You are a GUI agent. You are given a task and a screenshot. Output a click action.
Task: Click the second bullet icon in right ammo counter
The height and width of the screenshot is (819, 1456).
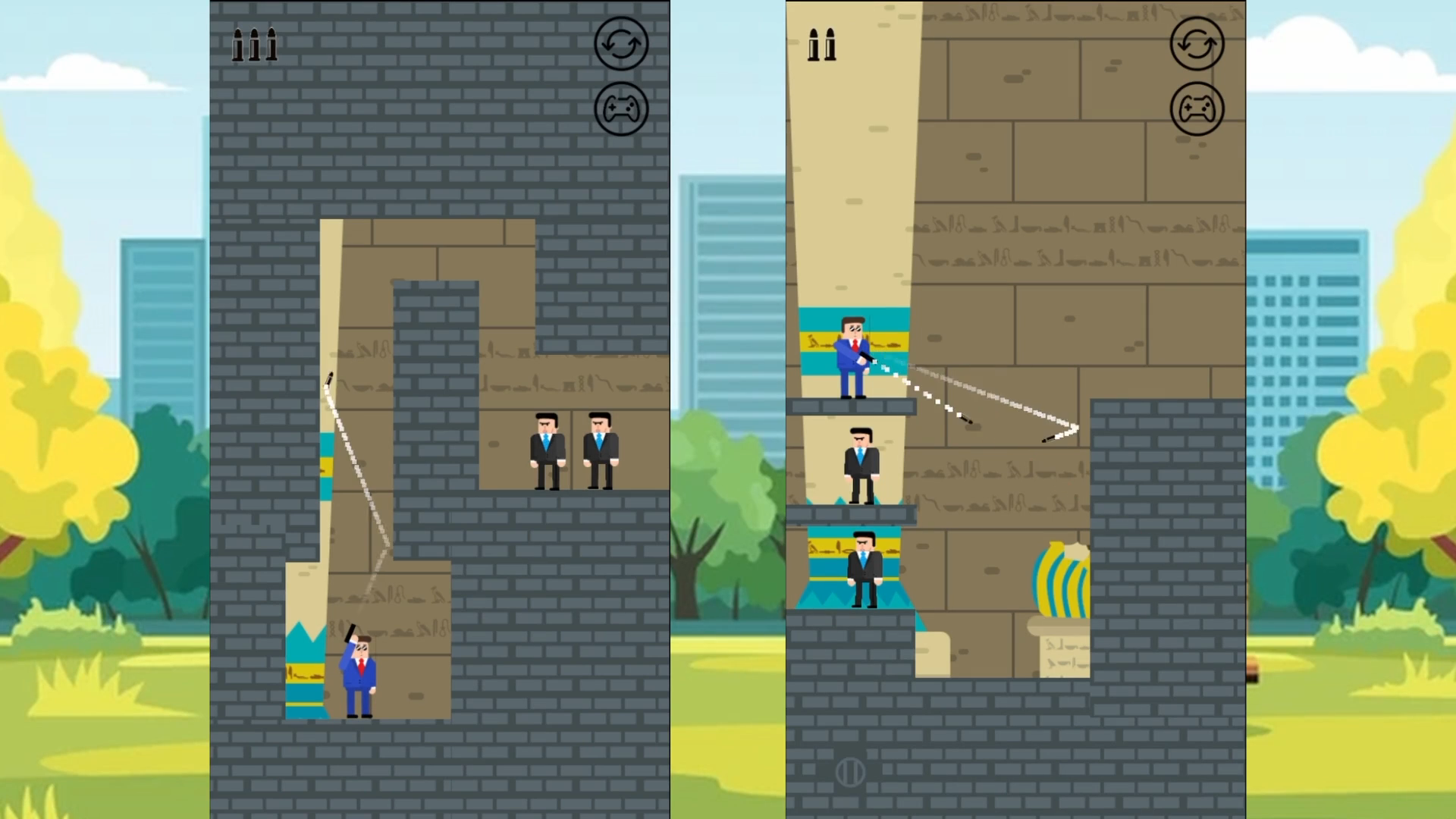[x=830, y=45]
